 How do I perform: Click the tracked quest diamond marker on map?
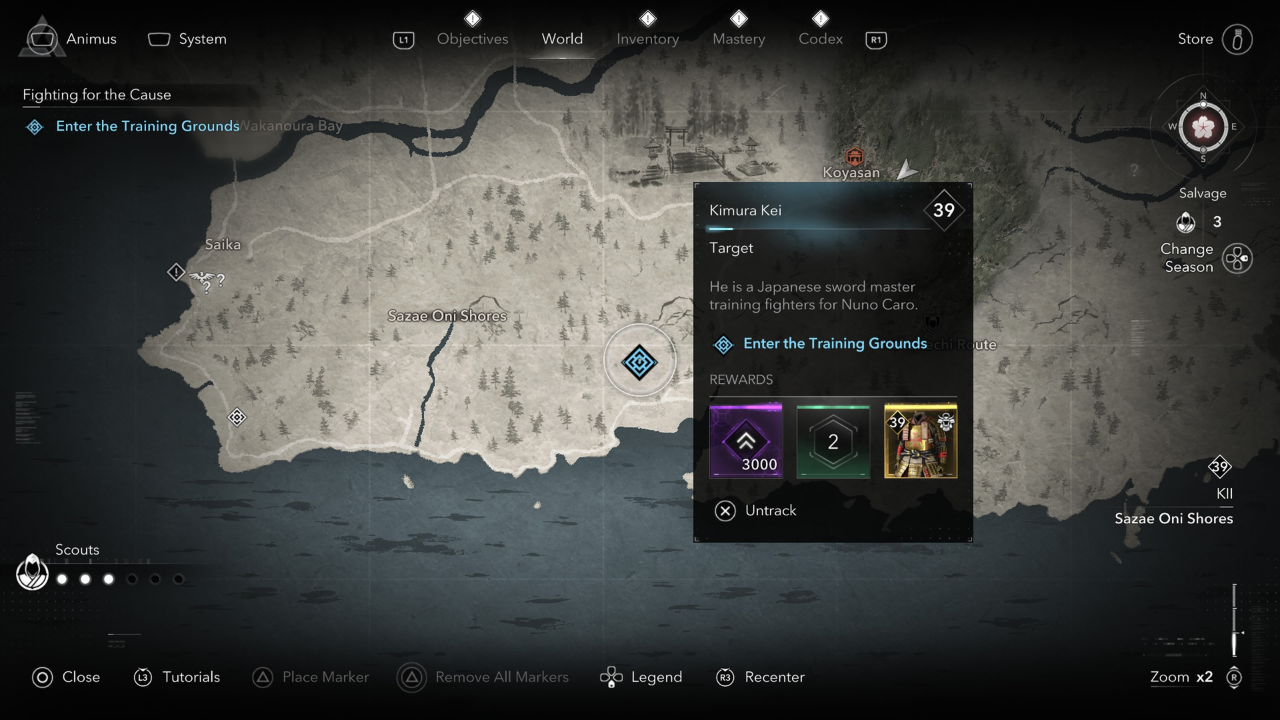pos(639,361)
